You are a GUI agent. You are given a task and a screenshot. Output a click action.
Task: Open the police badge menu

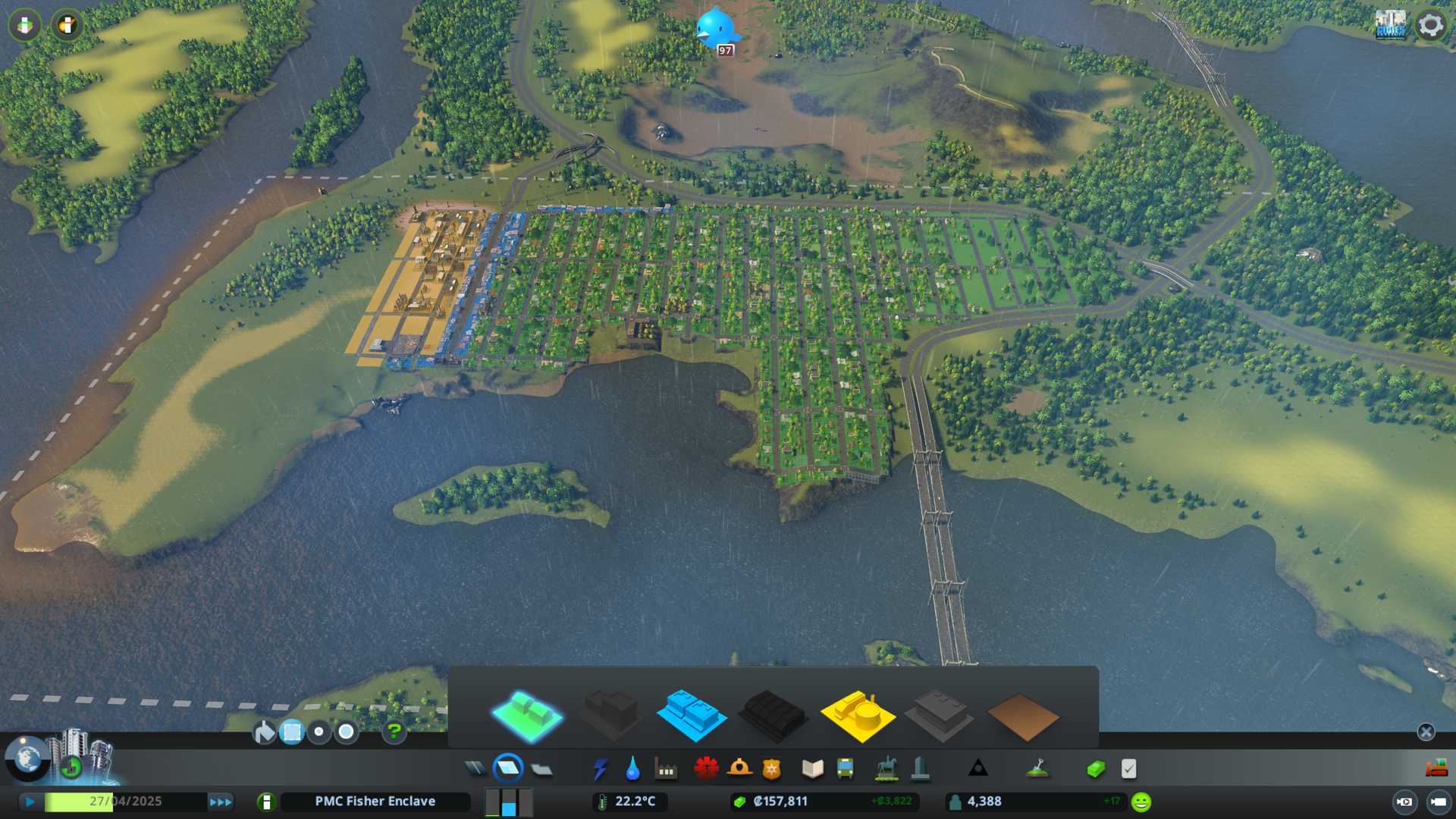tap(771, 769)
